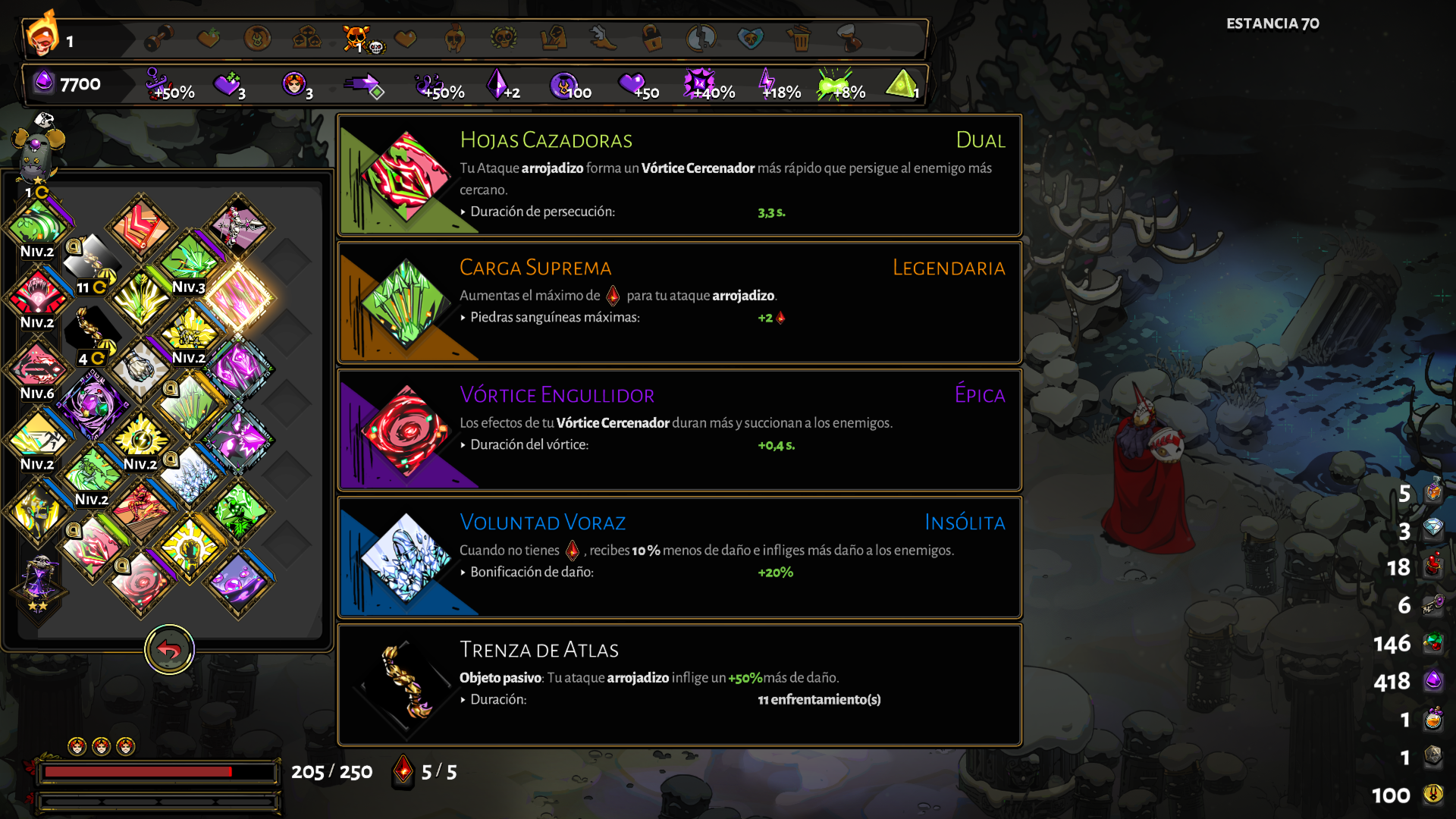Click the white ice crystal boon icon
Screen dimensions: 1456x819
[x=190, y=476]
